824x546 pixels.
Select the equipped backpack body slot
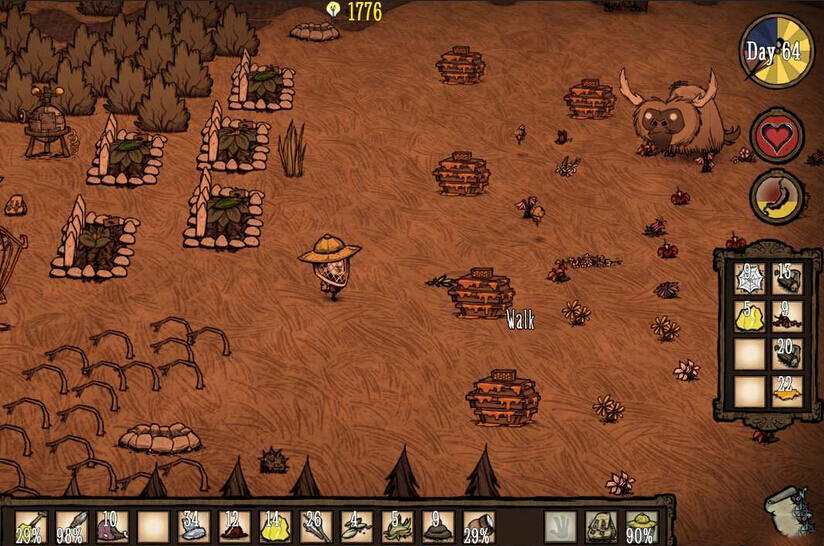601,526
